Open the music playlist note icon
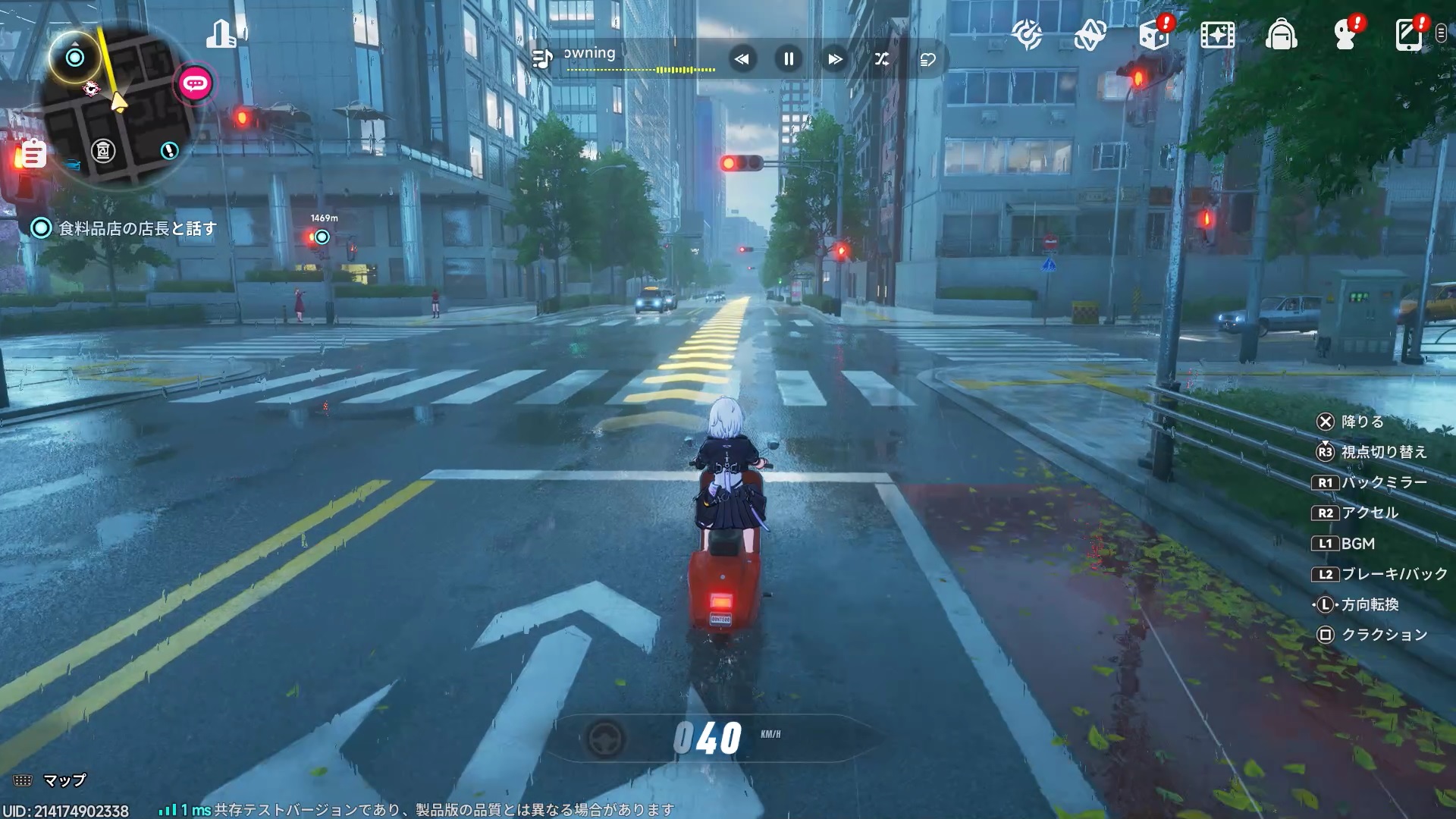 542,58
